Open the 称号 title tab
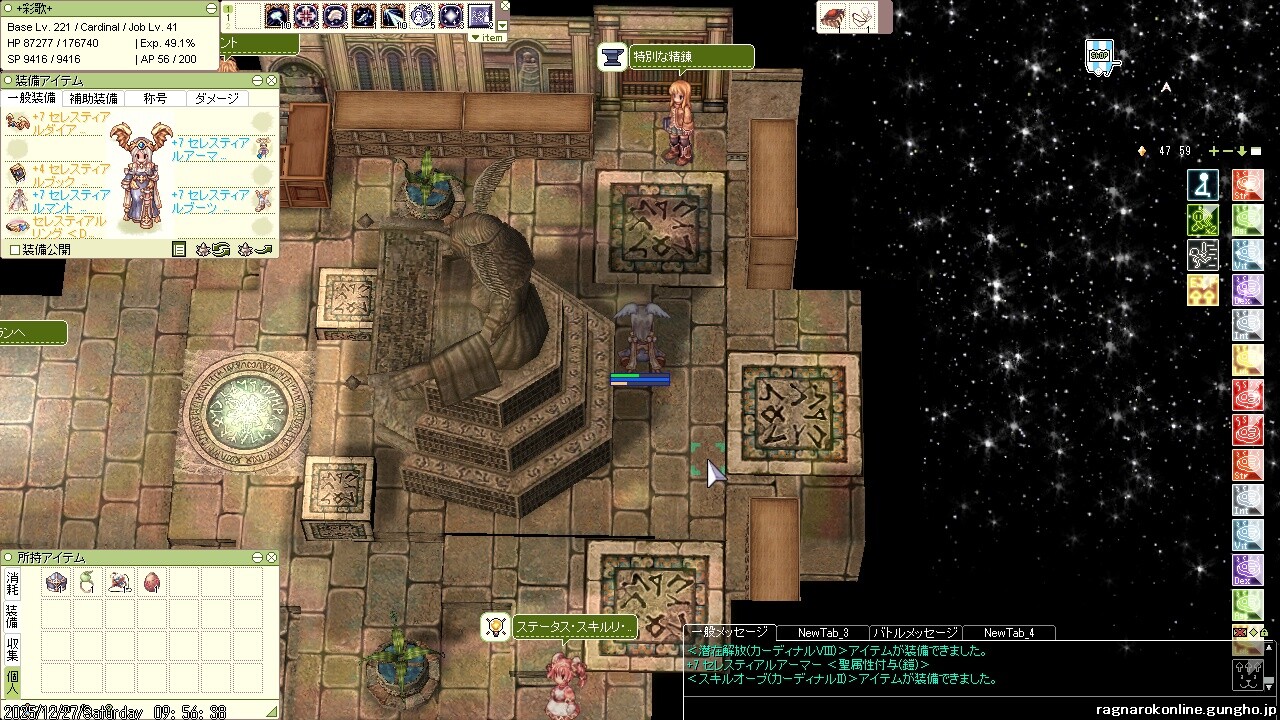1280x720 pixels. [x=155, y=98]
